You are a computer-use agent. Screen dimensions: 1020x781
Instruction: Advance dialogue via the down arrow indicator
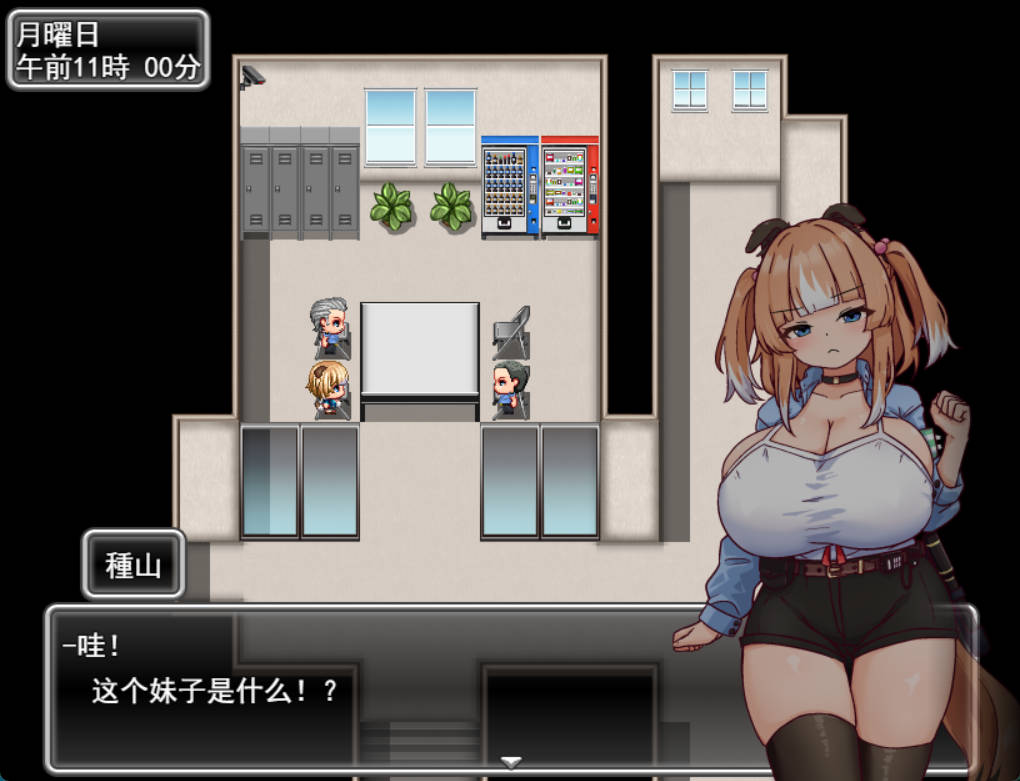tap(511, 762)
